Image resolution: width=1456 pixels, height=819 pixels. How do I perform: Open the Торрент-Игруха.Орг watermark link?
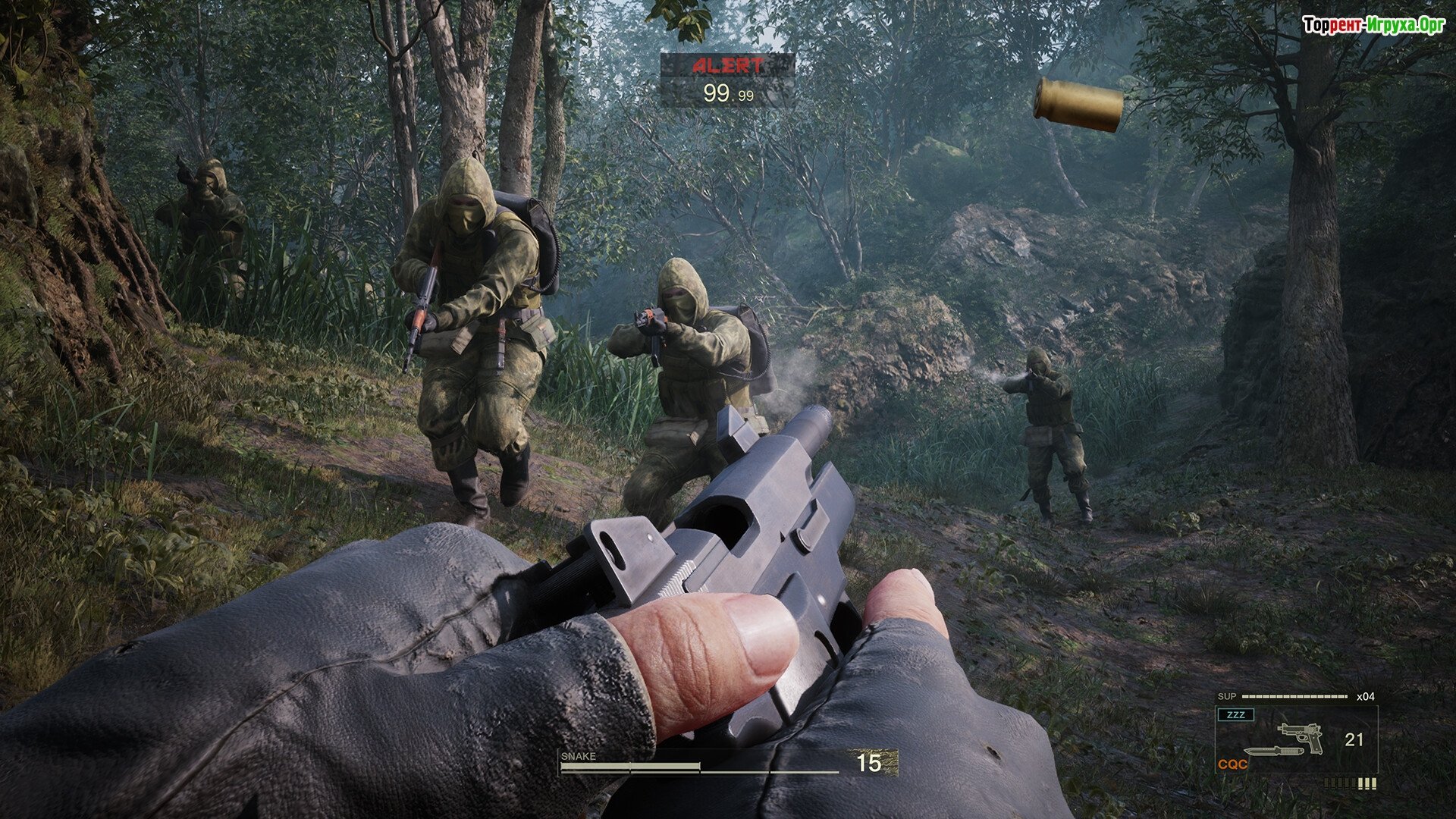1373,26
